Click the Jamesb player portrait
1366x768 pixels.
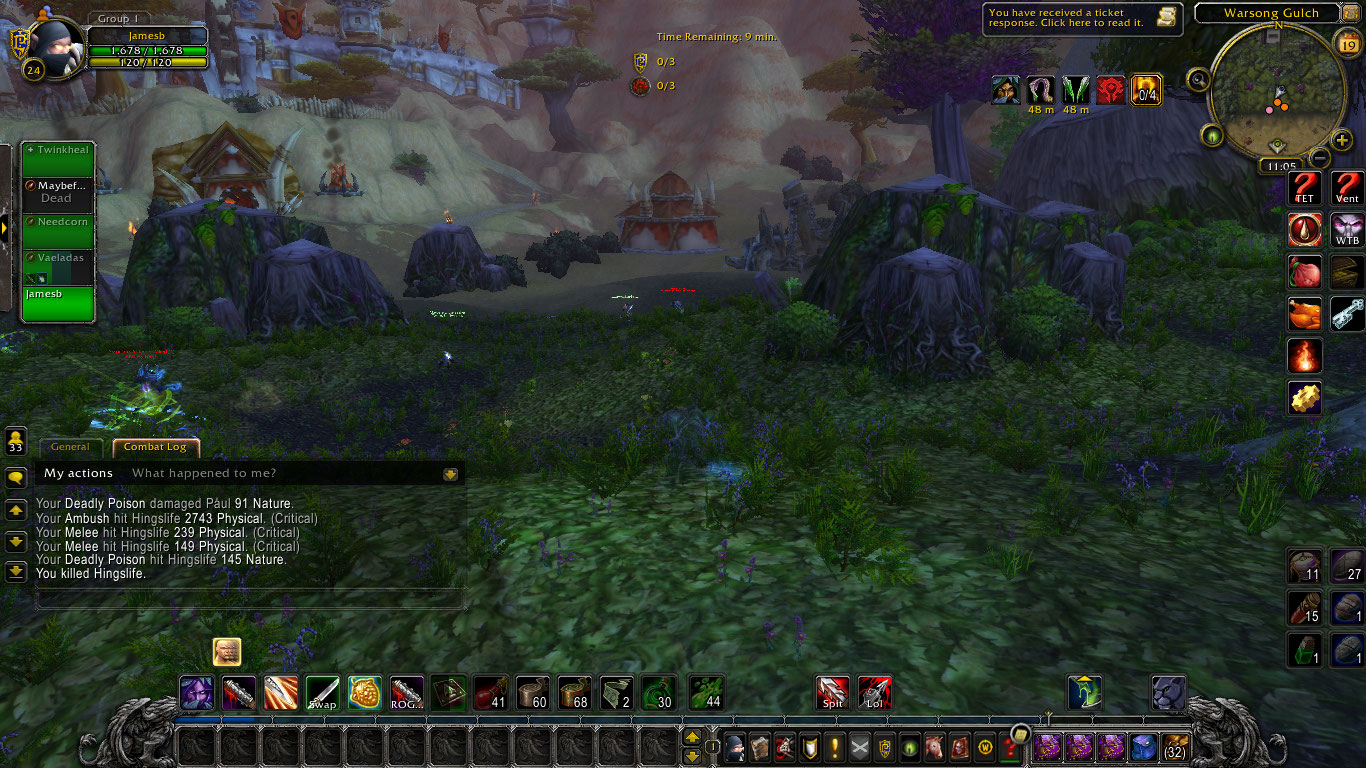(x=50, y=45)
